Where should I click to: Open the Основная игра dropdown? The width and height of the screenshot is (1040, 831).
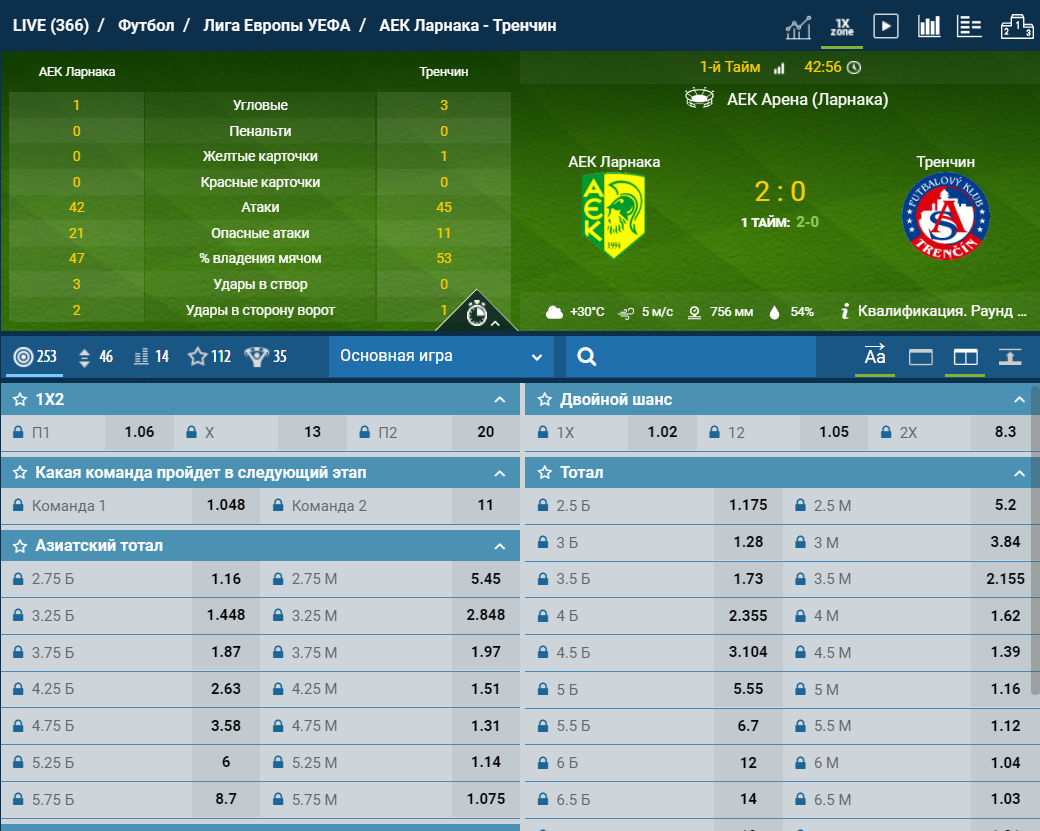click(441, 356)
